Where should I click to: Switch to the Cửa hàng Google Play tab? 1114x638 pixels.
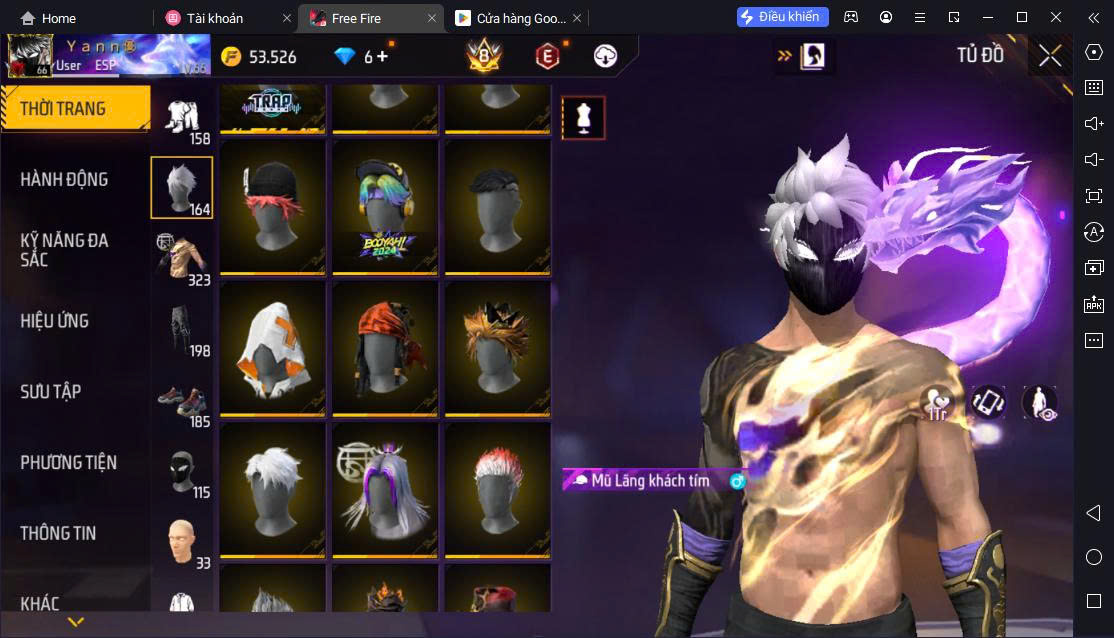(x=510, y=18)
